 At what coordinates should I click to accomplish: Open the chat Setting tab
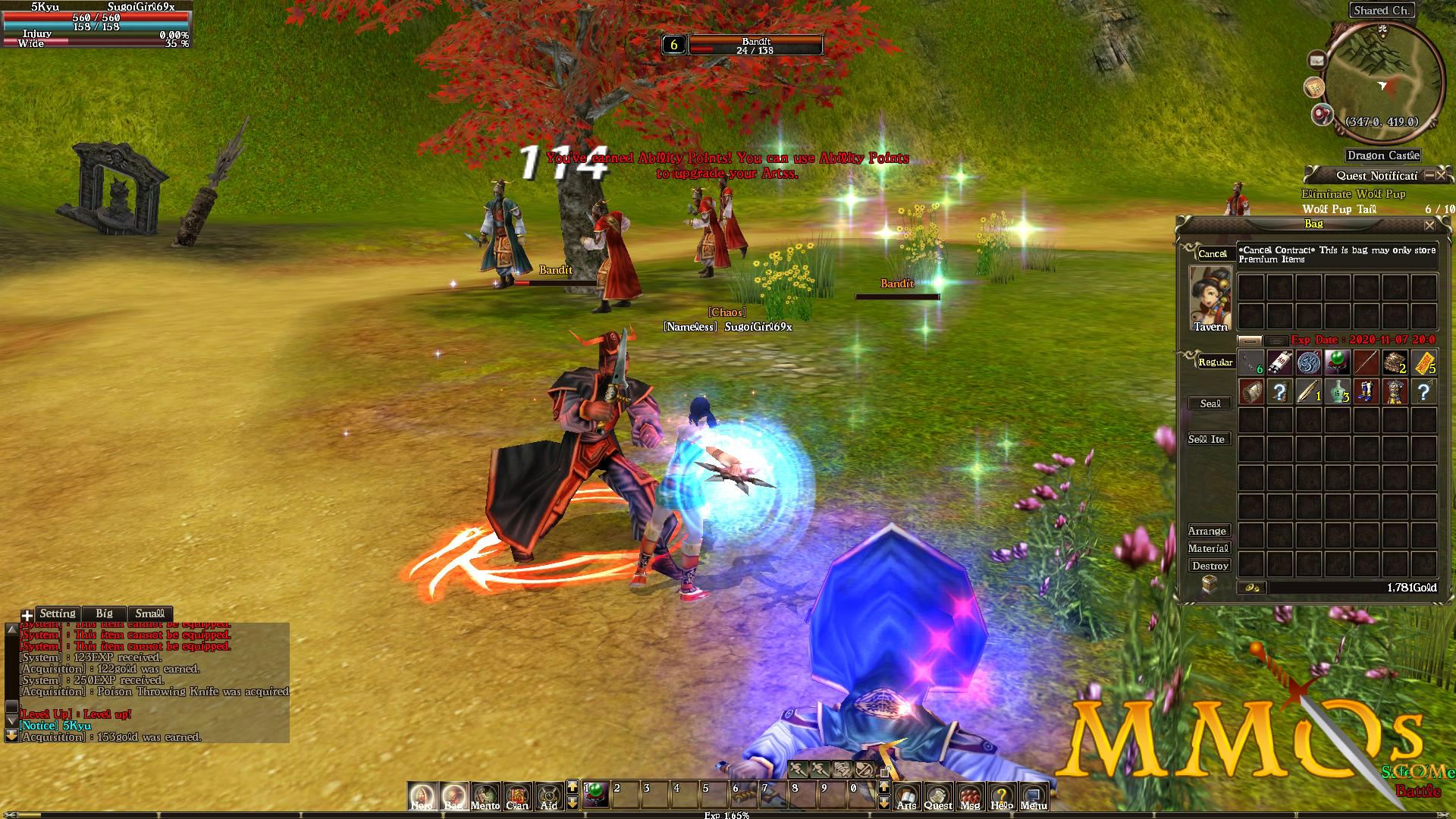tap(58, 613)
